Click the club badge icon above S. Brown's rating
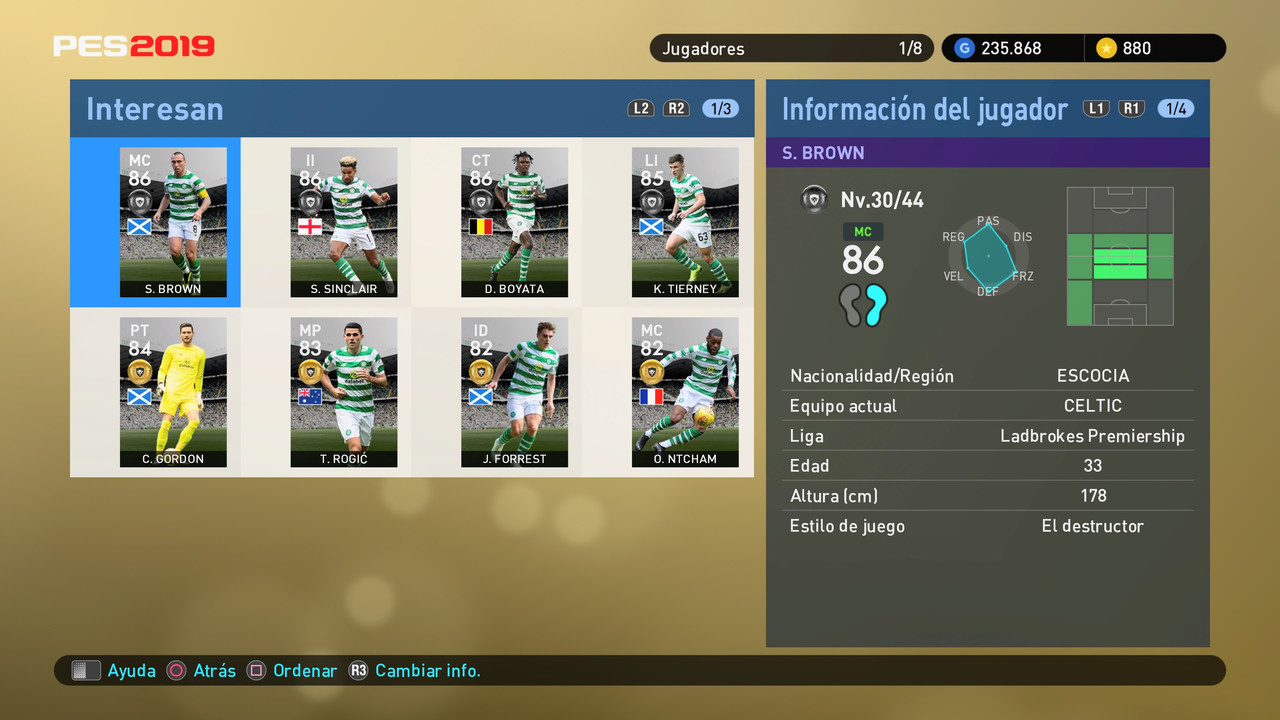This screenshot has width=1280, height=720. 141,199
